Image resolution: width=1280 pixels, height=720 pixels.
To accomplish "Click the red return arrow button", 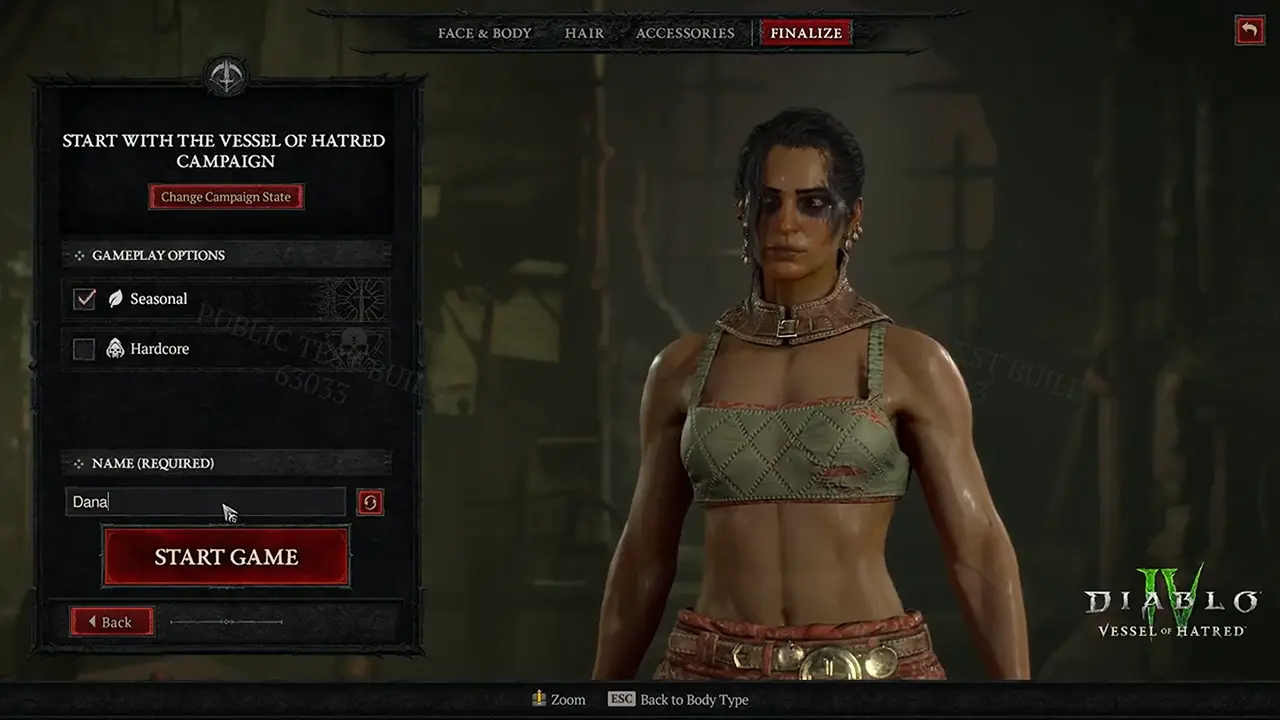I will pyautogui.click(x=1249, y=30).
